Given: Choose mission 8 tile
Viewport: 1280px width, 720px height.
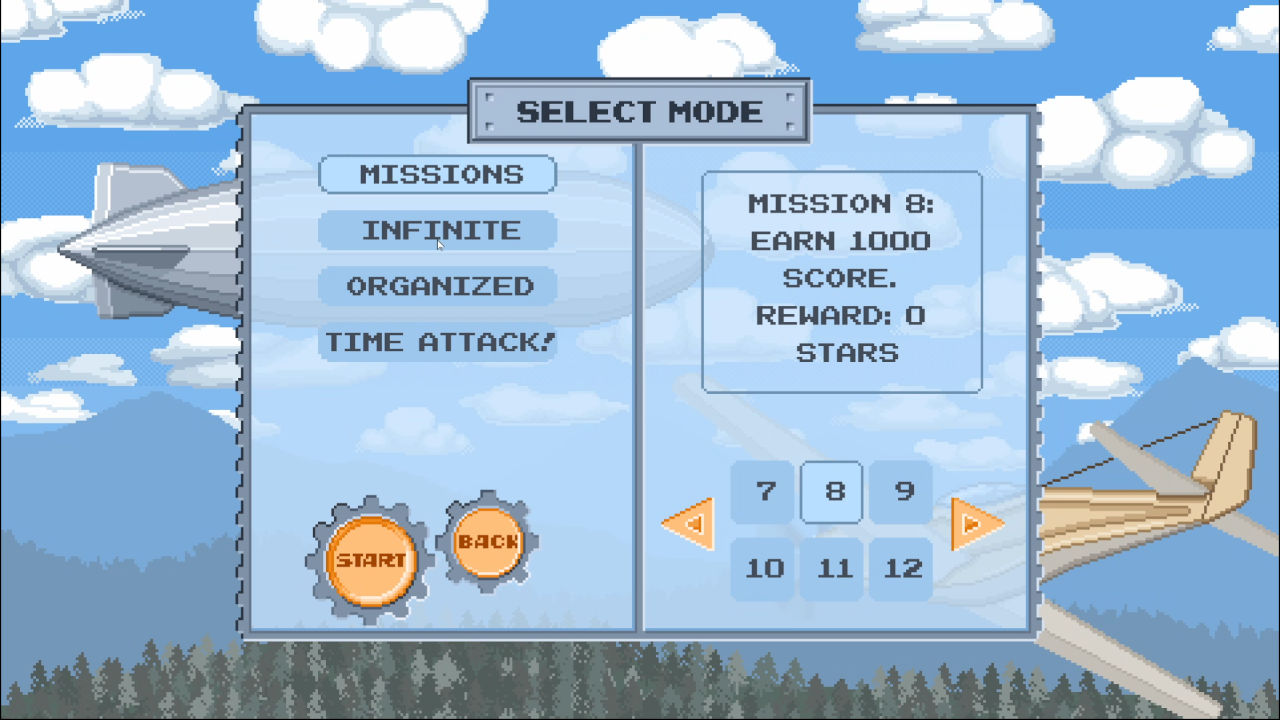Looking at the screenshot, I should pyautogui.click(x=834, y=491).
